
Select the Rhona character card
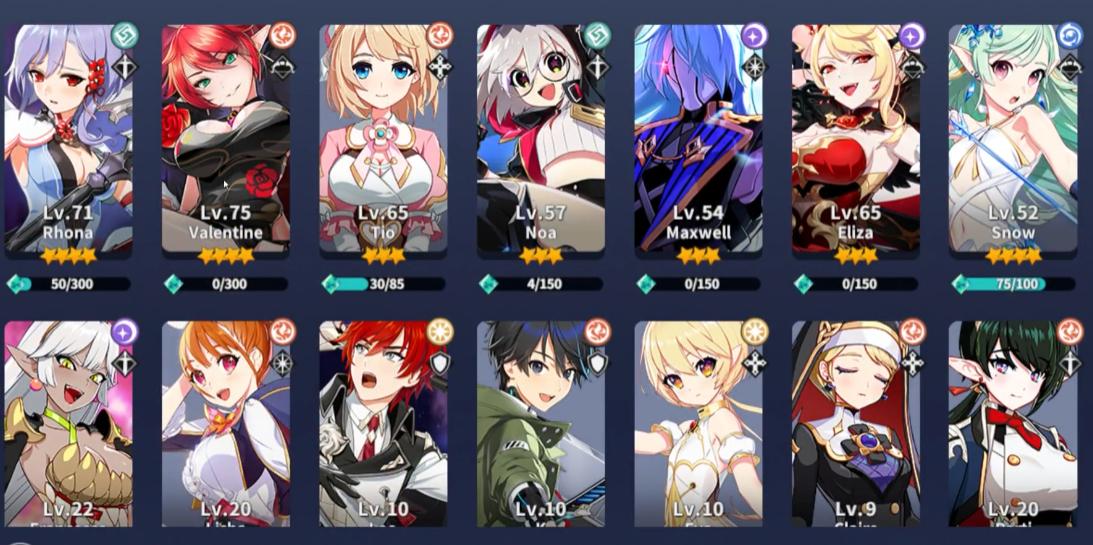pyautogui.click(x=69, y=138)
